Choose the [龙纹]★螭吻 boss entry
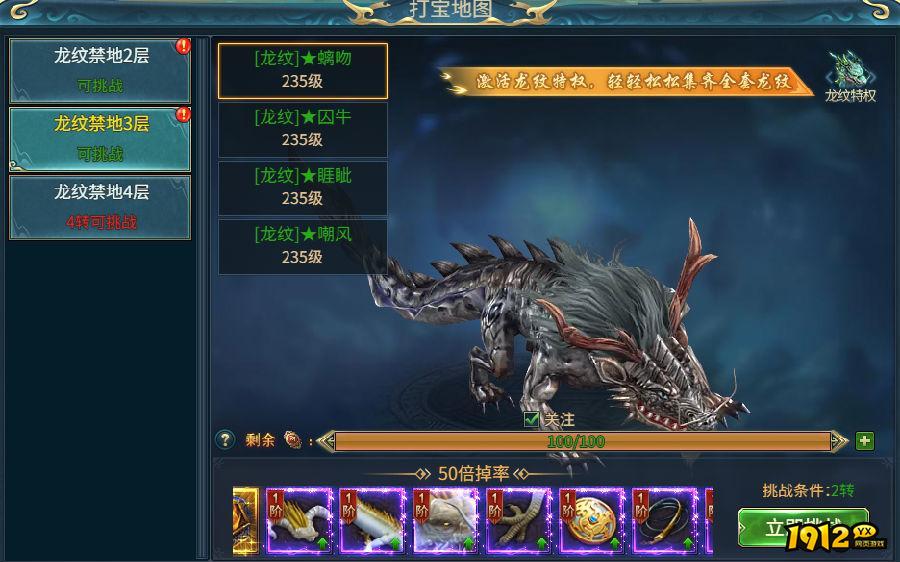The width and height of the screenshot is (900, 562). [303, 70]
